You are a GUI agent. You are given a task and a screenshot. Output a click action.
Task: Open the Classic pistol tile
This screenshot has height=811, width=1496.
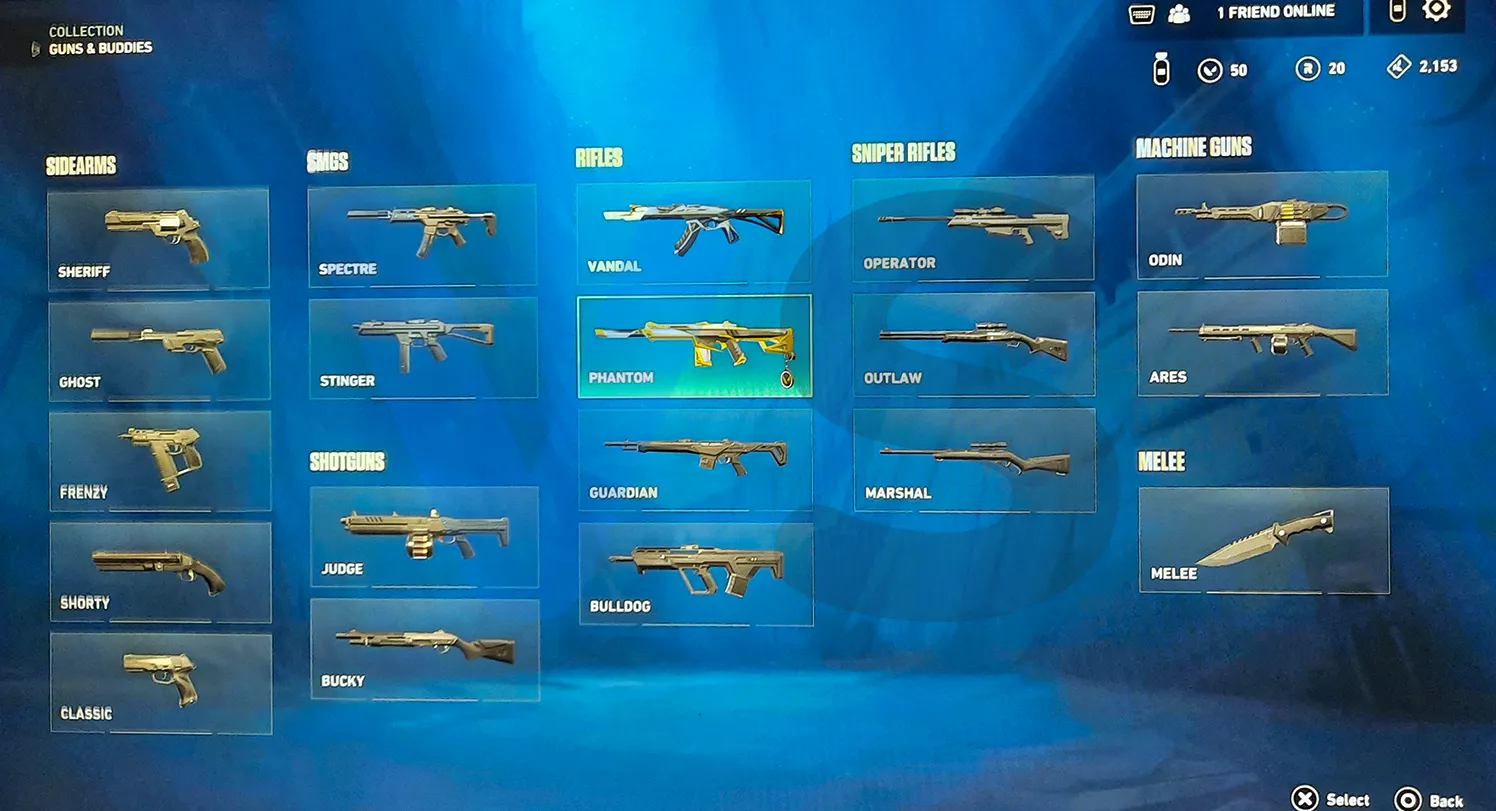(x=161, y=683)
